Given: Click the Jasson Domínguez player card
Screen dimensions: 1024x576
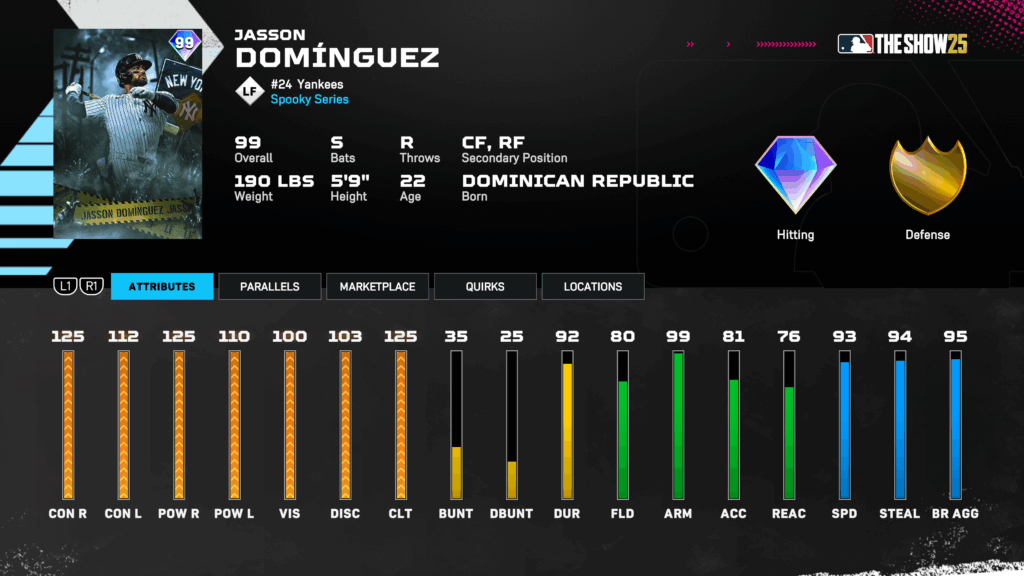Looking at the screenshot, I should [x=128, y=134].
